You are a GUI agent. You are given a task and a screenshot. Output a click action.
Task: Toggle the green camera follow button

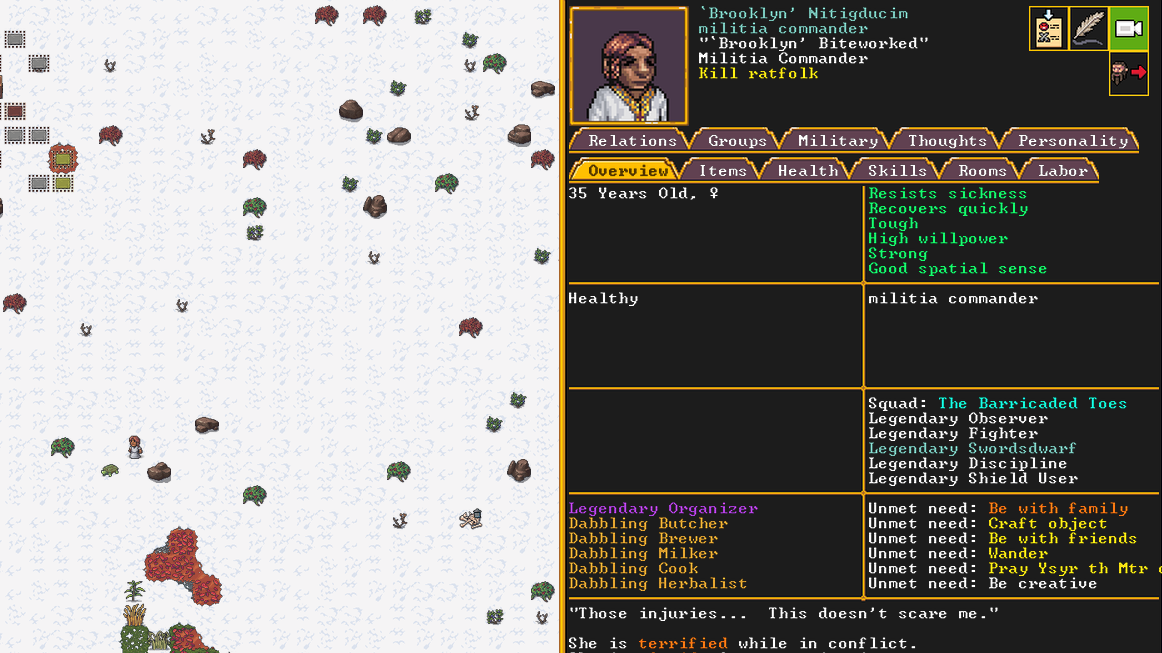pos(1129,29)
